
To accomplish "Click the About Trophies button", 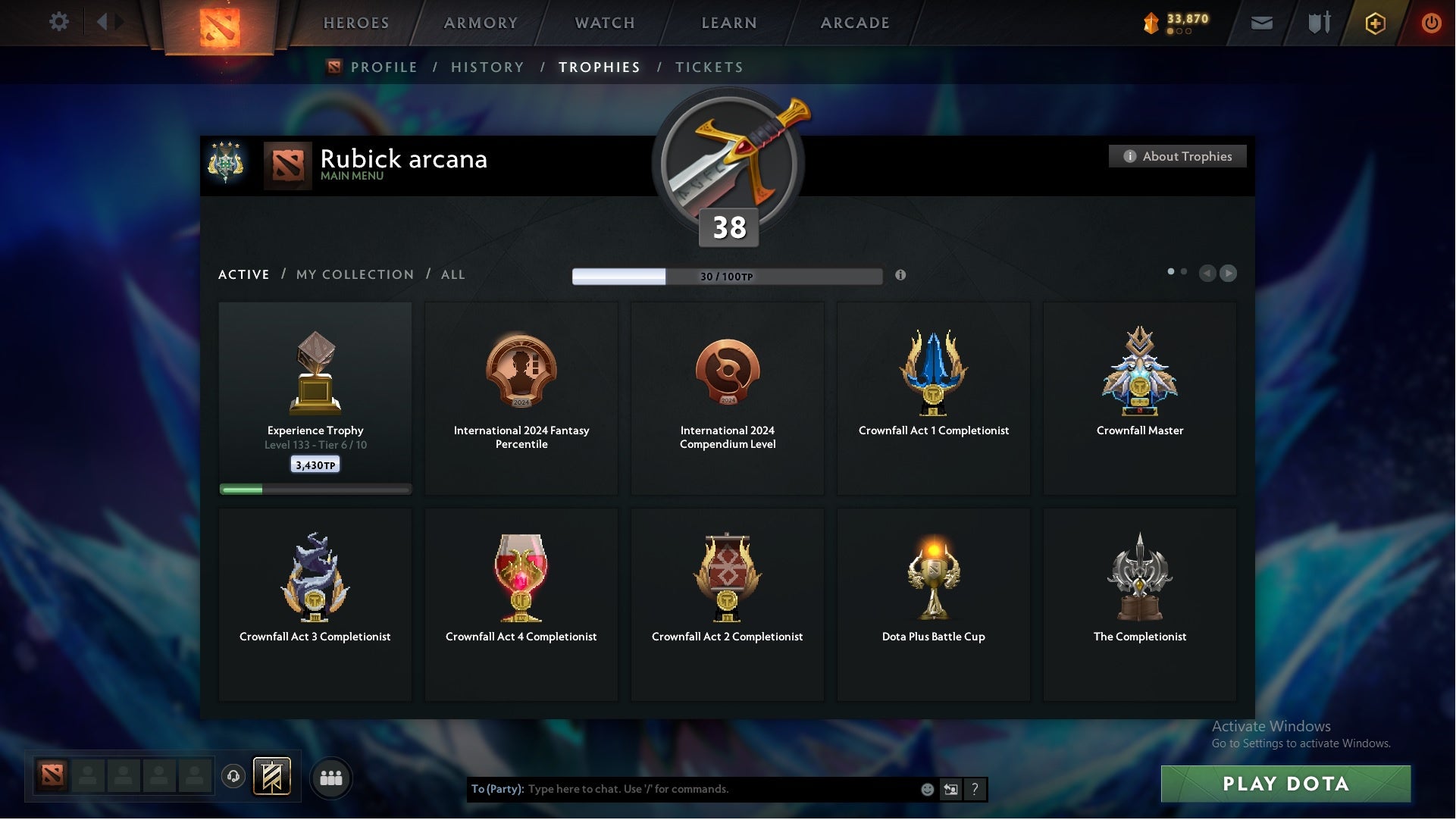I will coord(1177,156).
